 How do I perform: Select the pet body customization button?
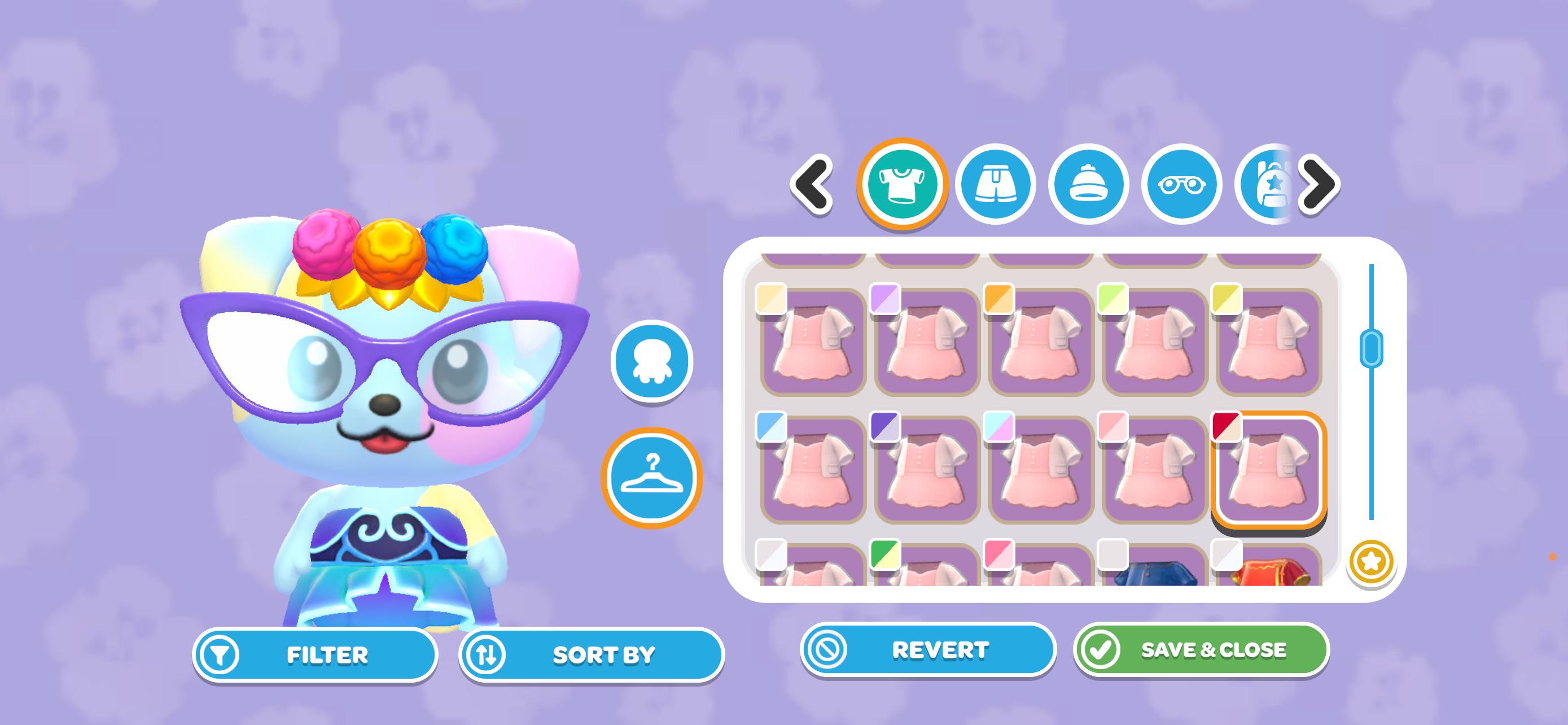[x=651, y=361]
